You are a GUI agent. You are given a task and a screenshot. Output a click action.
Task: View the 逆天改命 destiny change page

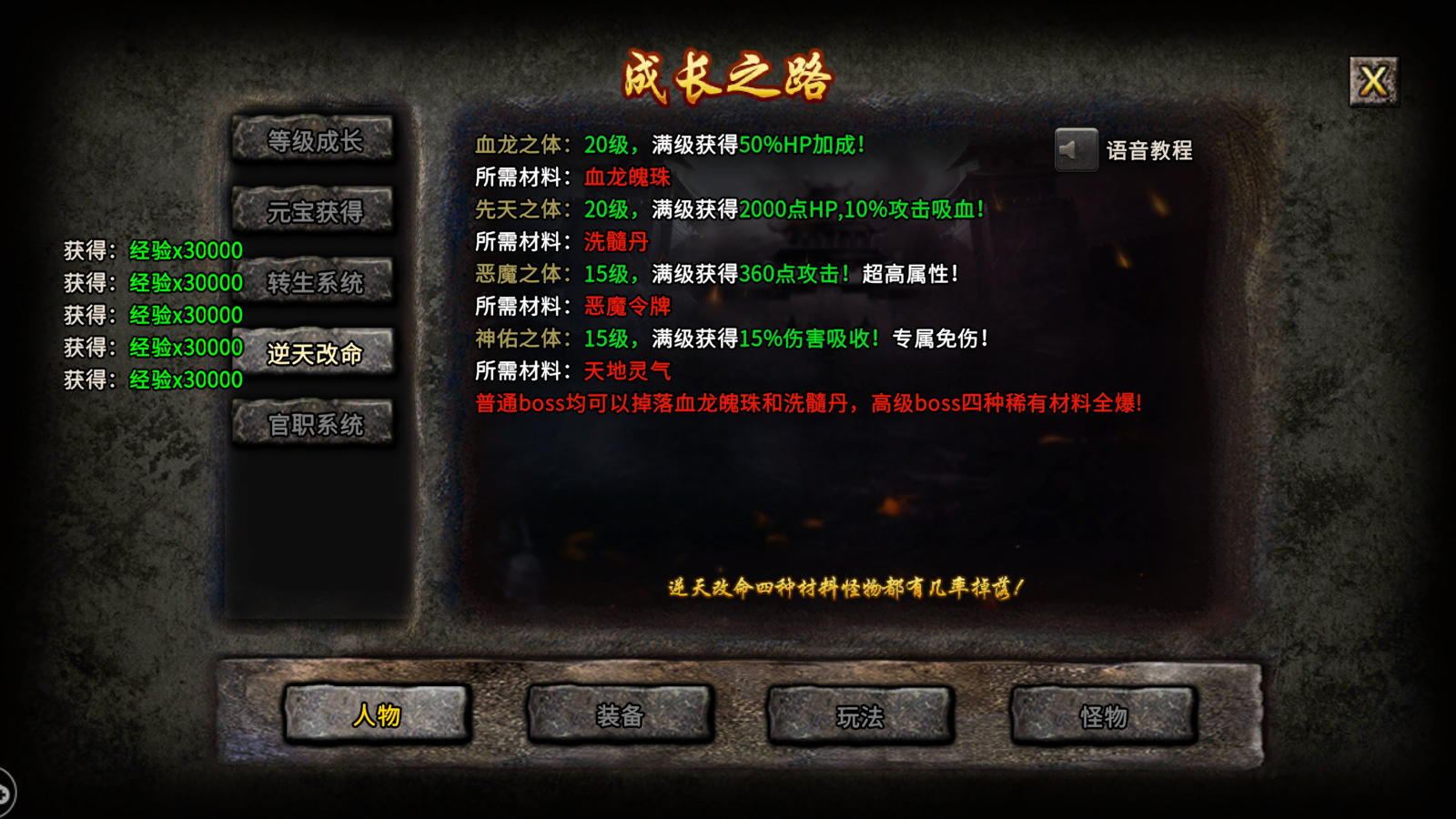314,352
